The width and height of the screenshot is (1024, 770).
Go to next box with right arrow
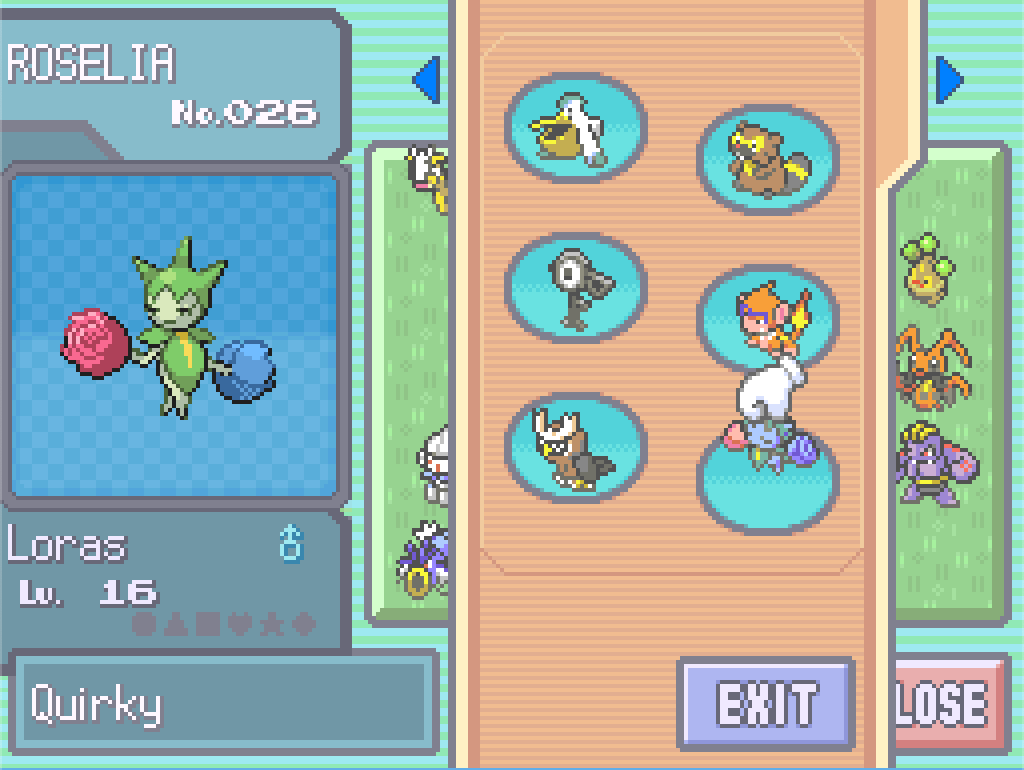pyautogui.click(x=949, y=80)
